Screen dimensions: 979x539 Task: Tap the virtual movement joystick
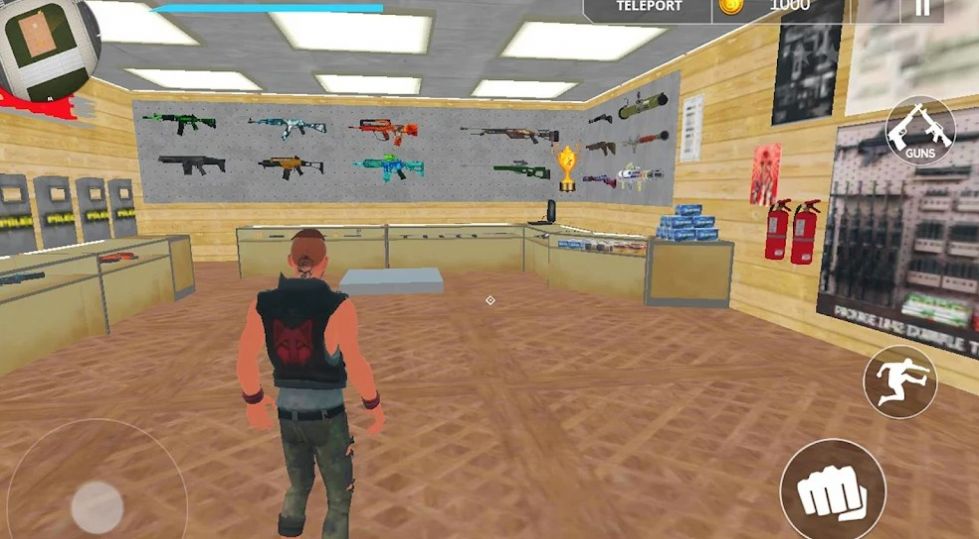coord(97,504)
